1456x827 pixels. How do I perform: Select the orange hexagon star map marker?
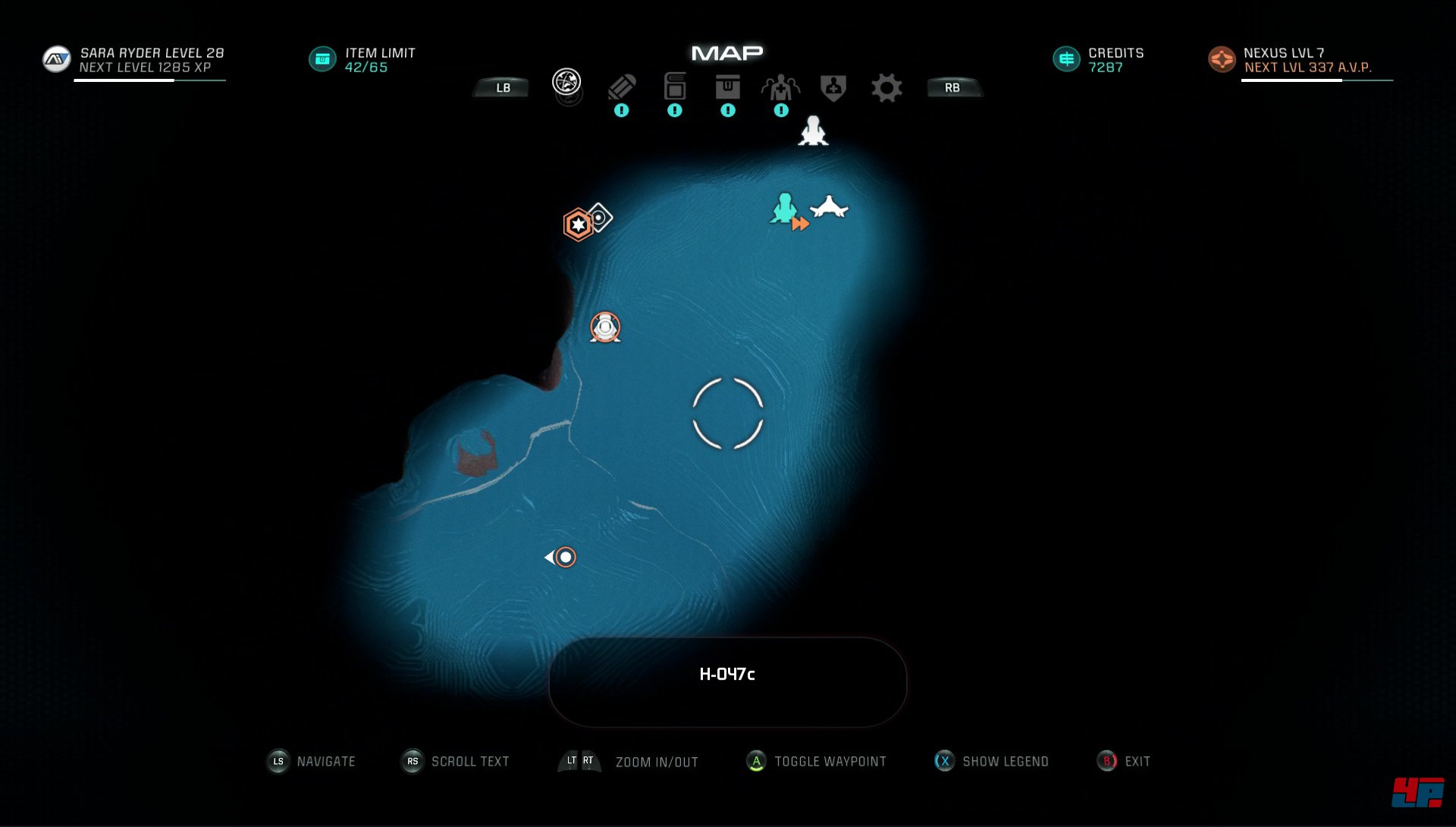pos(578,225)
